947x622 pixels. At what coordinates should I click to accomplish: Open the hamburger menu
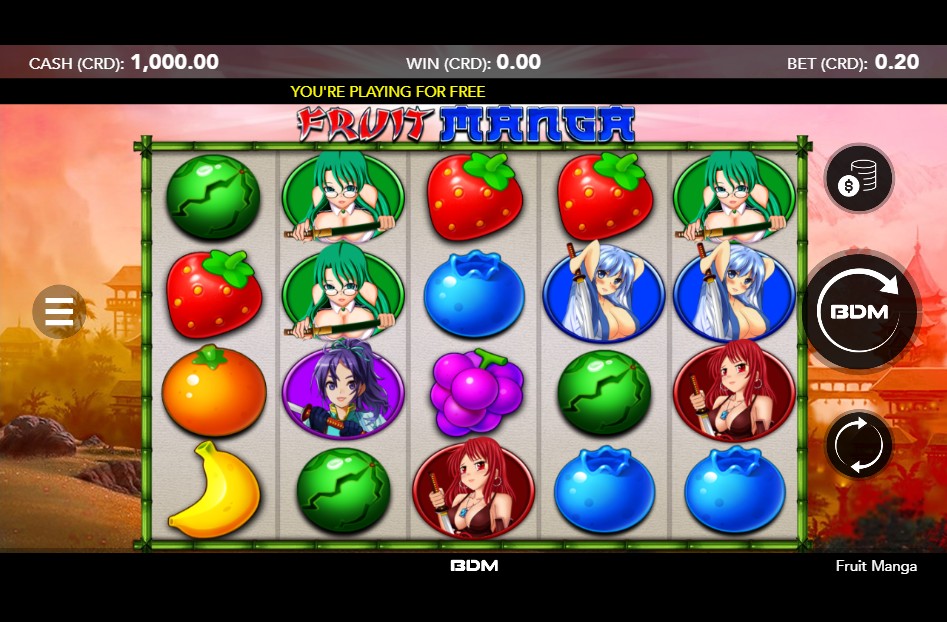point(59,311)
